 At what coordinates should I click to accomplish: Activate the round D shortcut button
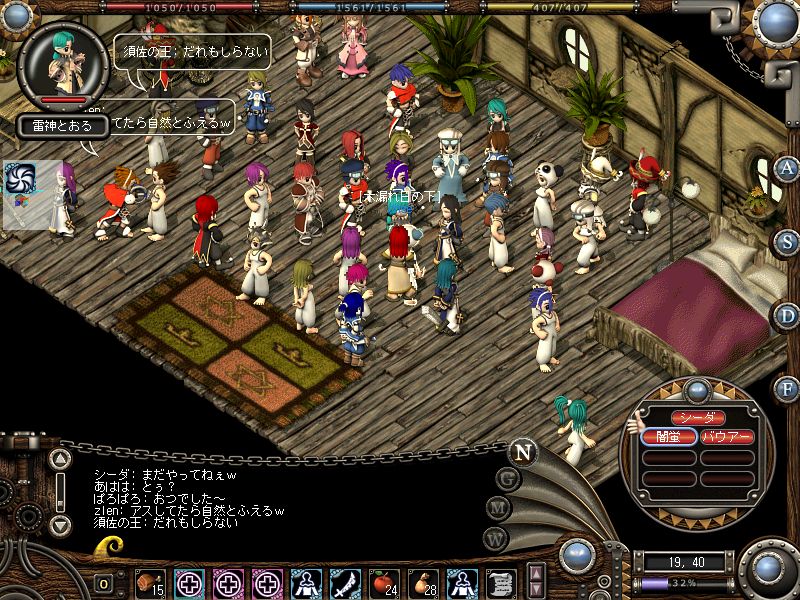point(788,315)
